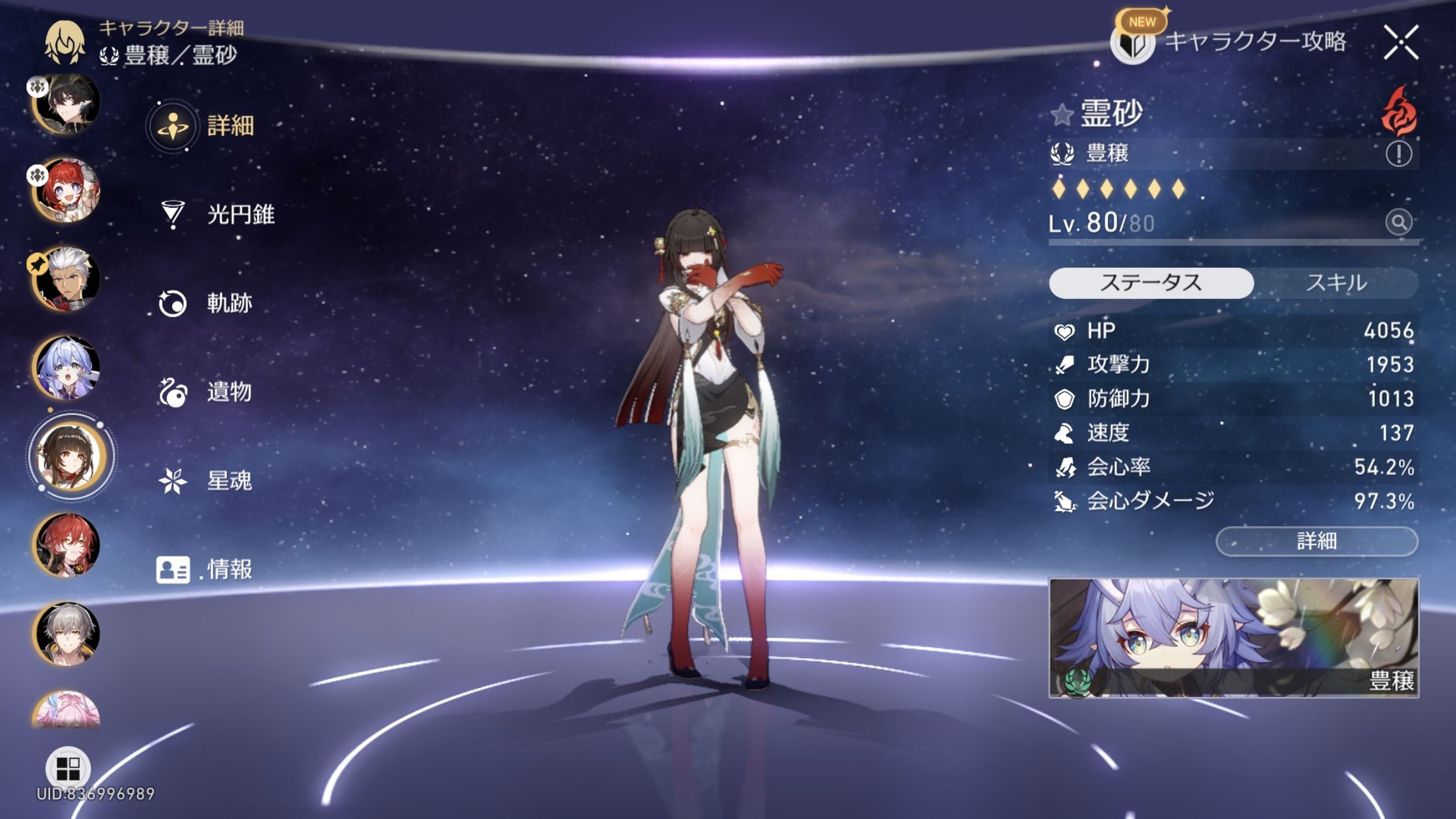Open the 情報 character info menu
The width and height of the screenshot is (1456, 819).
(x=204, y=569)
